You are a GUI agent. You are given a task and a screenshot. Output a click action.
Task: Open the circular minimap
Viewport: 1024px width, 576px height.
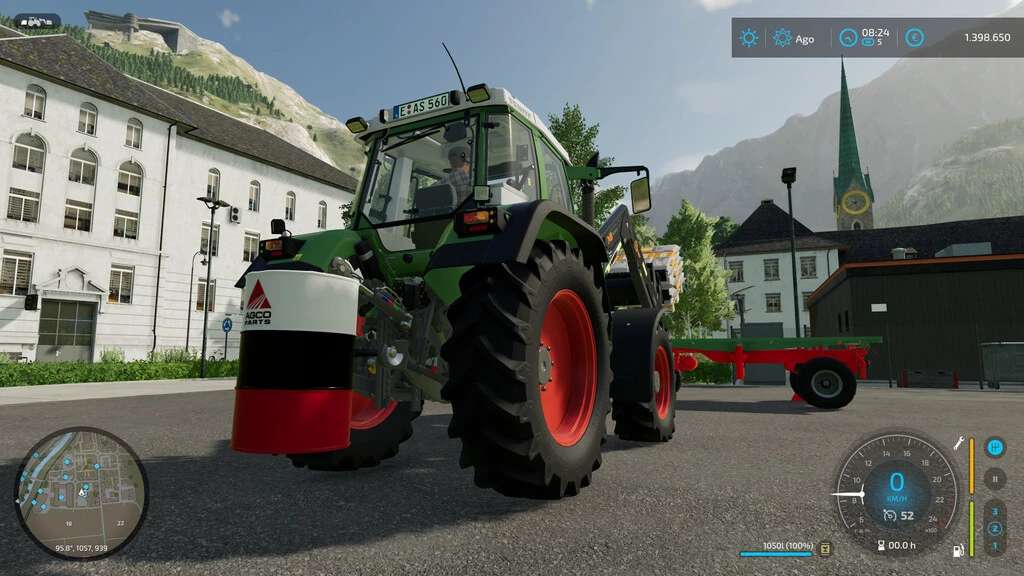pyautogui.click(x=80, y=493)
